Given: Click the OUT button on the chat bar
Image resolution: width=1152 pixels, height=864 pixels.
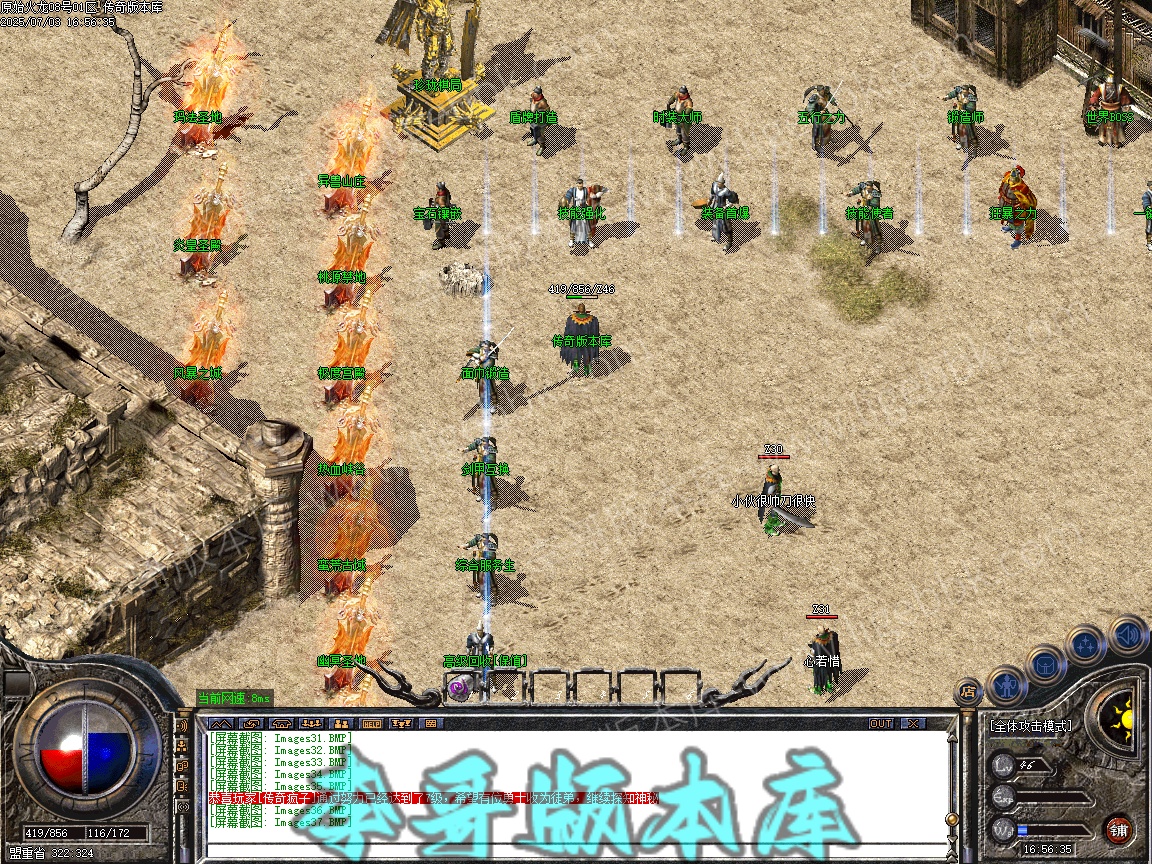Looking at the screenshot, I should tap(881, 723).
